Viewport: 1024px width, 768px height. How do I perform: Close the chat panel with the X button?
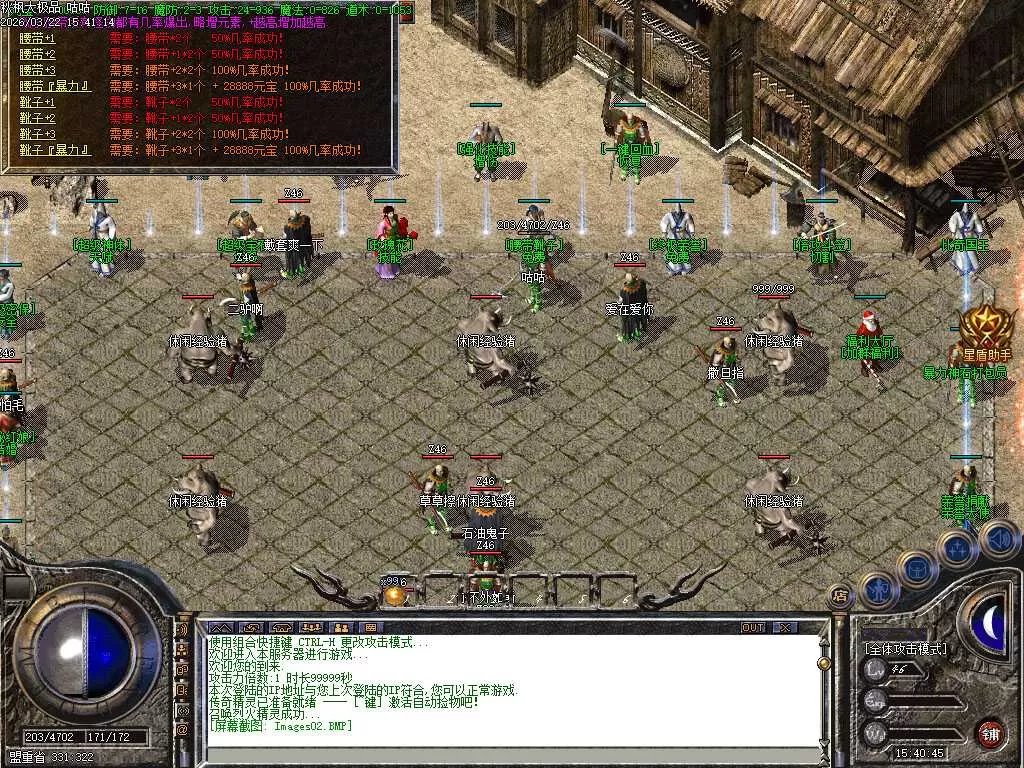coord(785,627)
